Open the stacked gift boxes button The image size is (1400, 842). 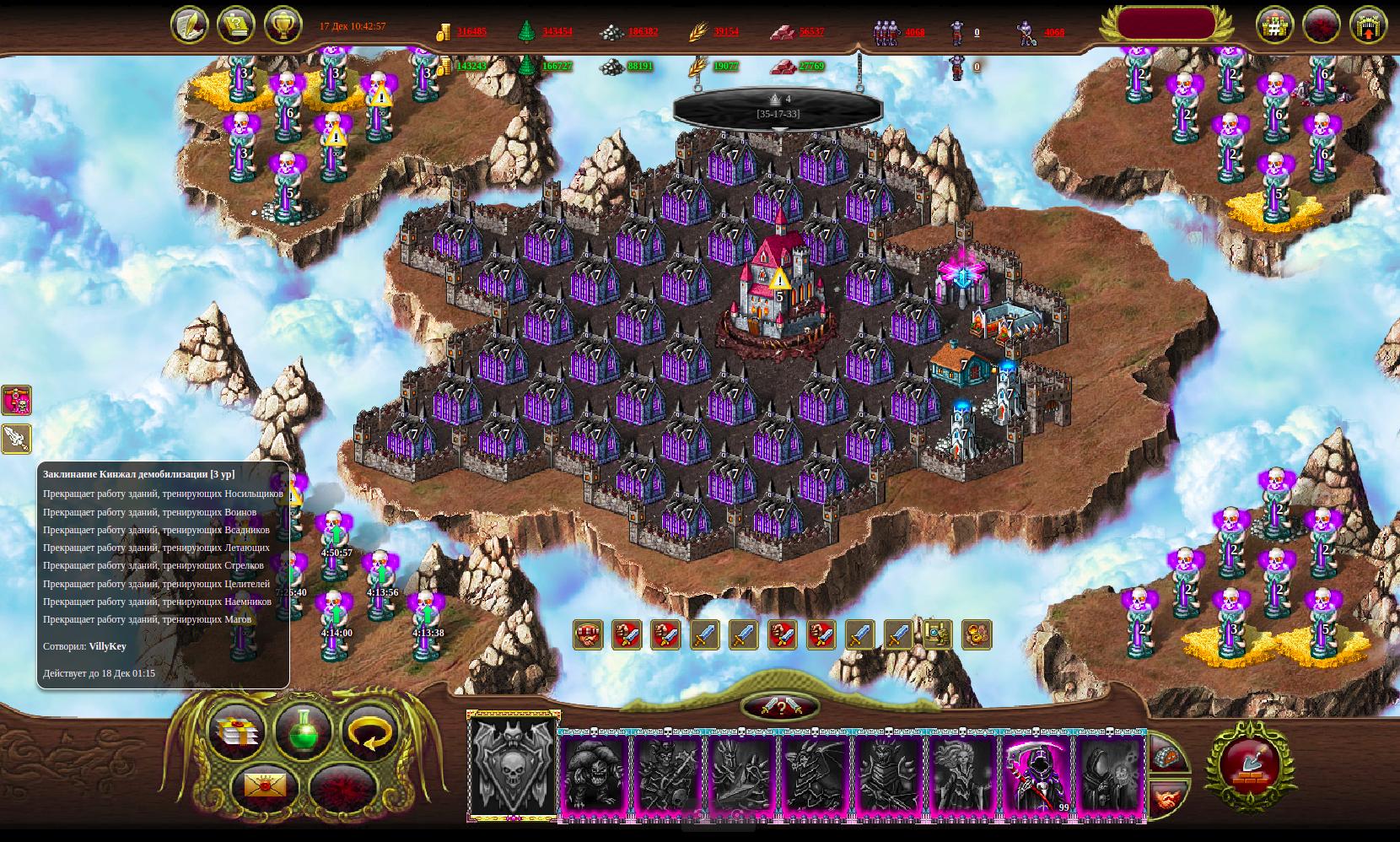coord(237,732)
